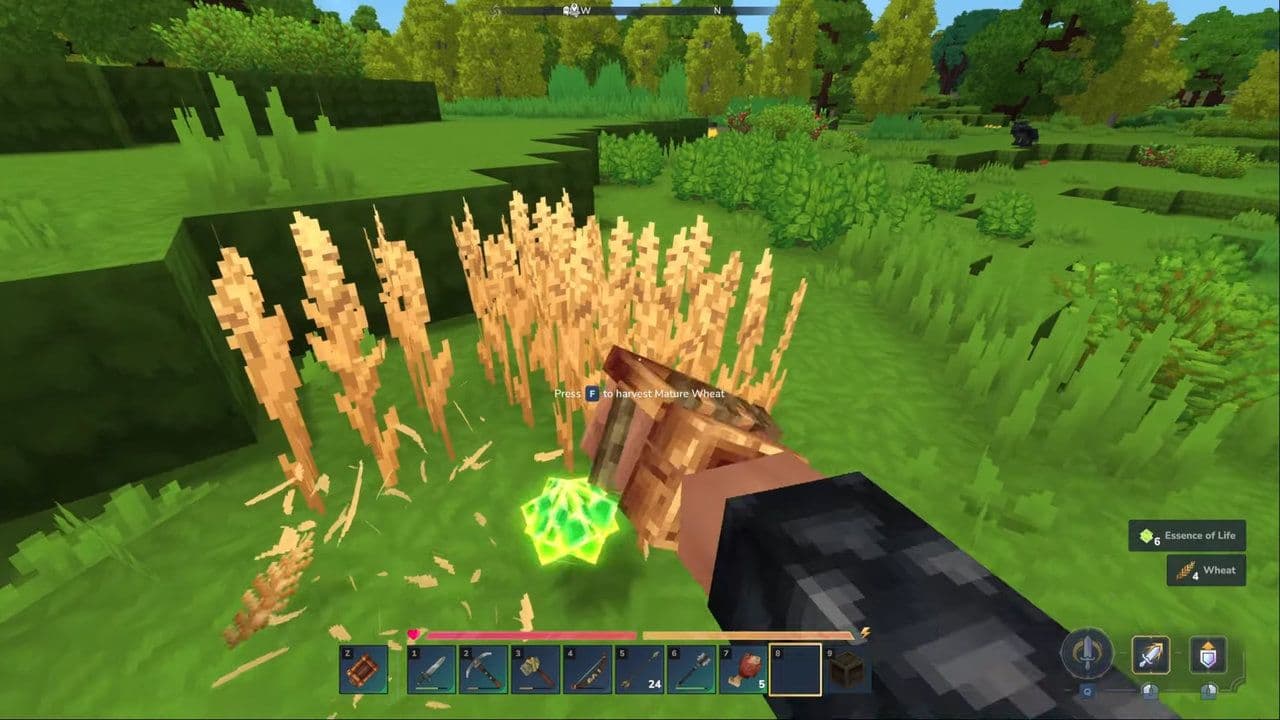
Task: Select the bow in hotbar slot 4
Action: click(x=587, y=669)
